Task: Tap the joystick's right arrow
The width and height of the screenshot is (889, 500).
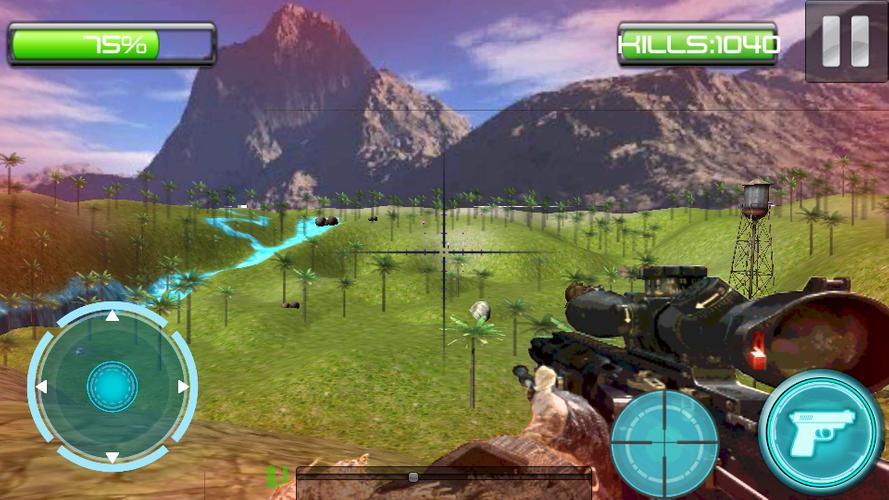Action: (x=183, y=386)
